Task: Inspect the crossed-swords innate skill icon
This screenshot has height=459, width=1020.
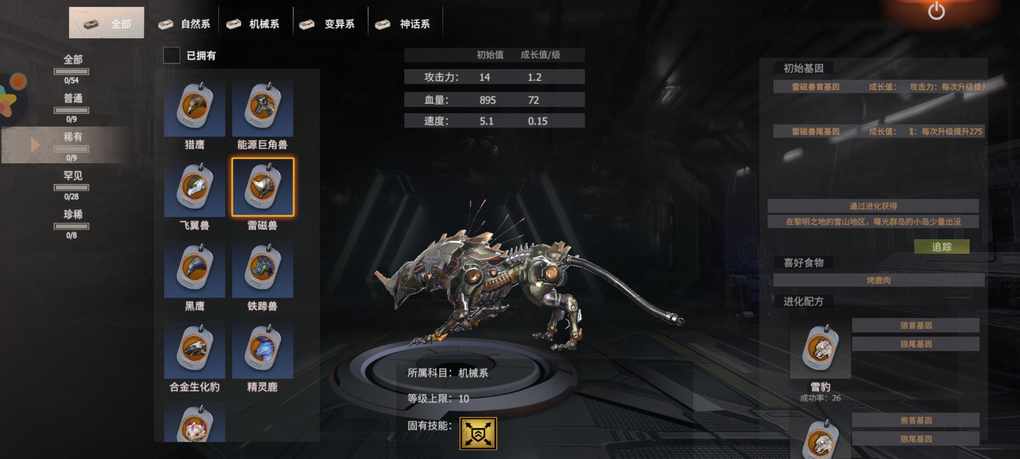Action: (479, 433)
